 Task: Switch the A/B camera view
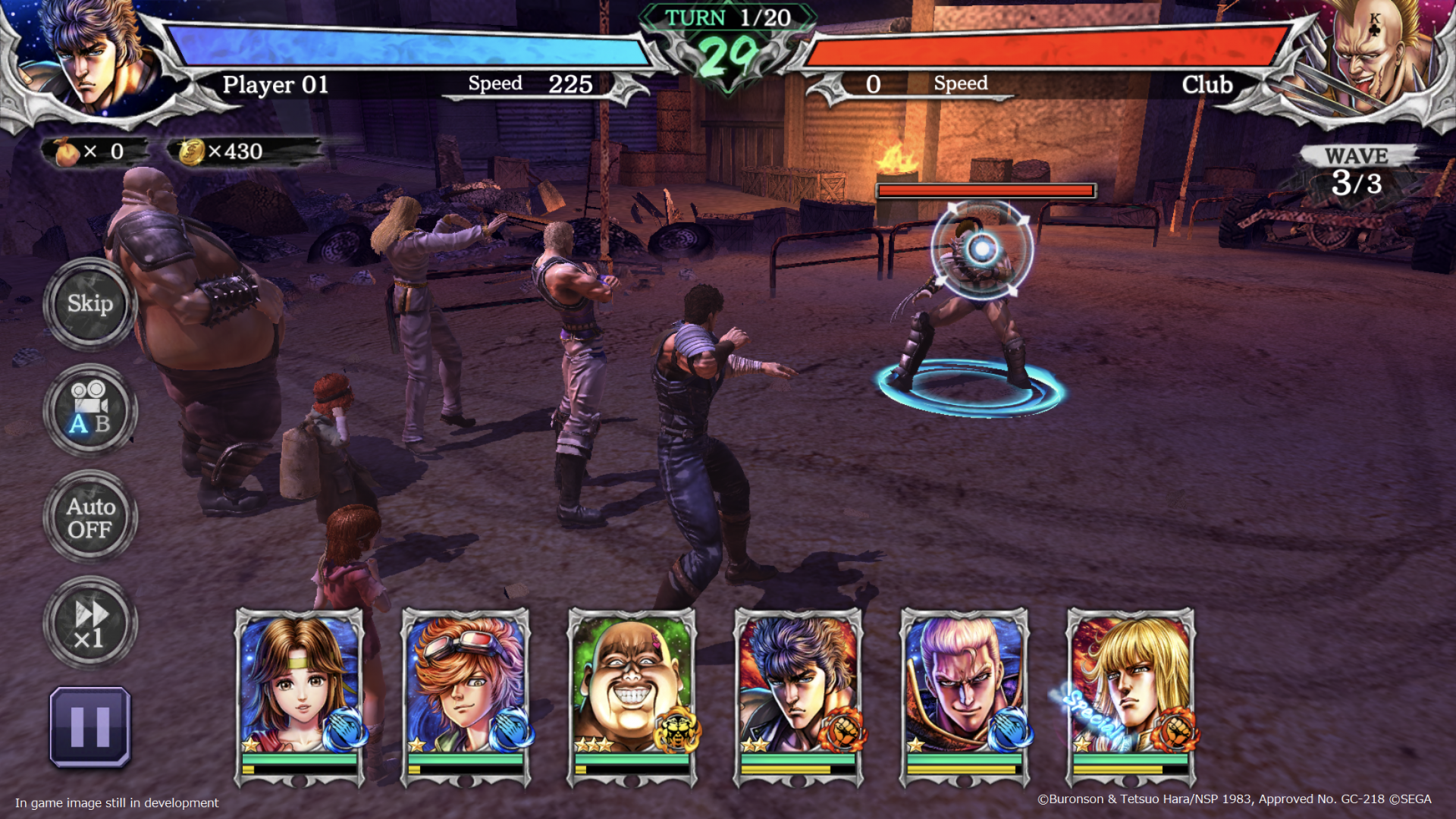click(x=90, y=410)
